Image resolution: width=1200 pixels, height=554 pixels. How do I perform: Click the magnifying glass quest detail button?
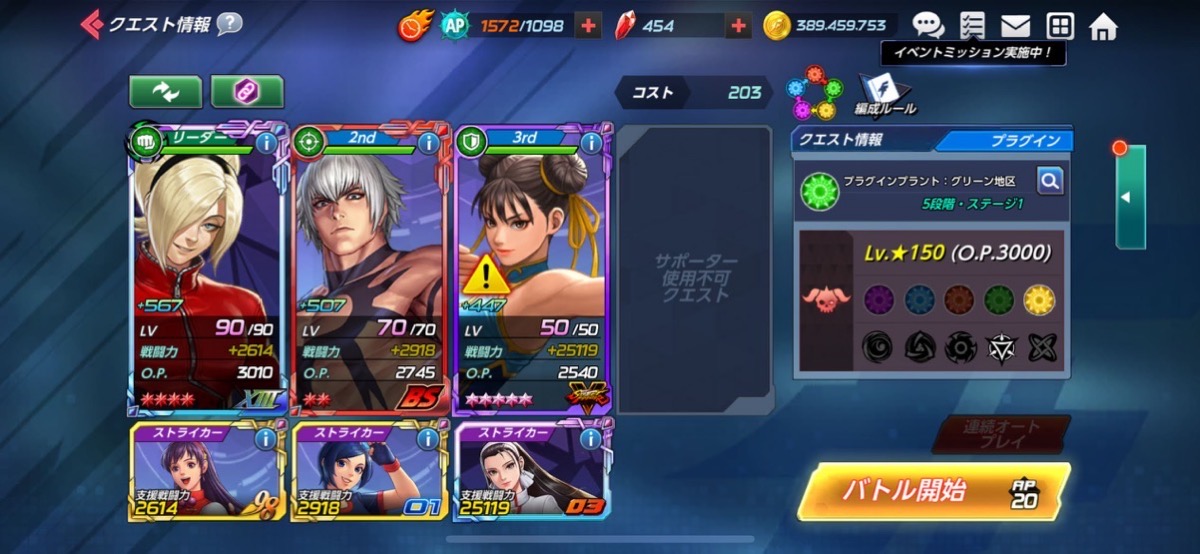[x=1049, y=181]
